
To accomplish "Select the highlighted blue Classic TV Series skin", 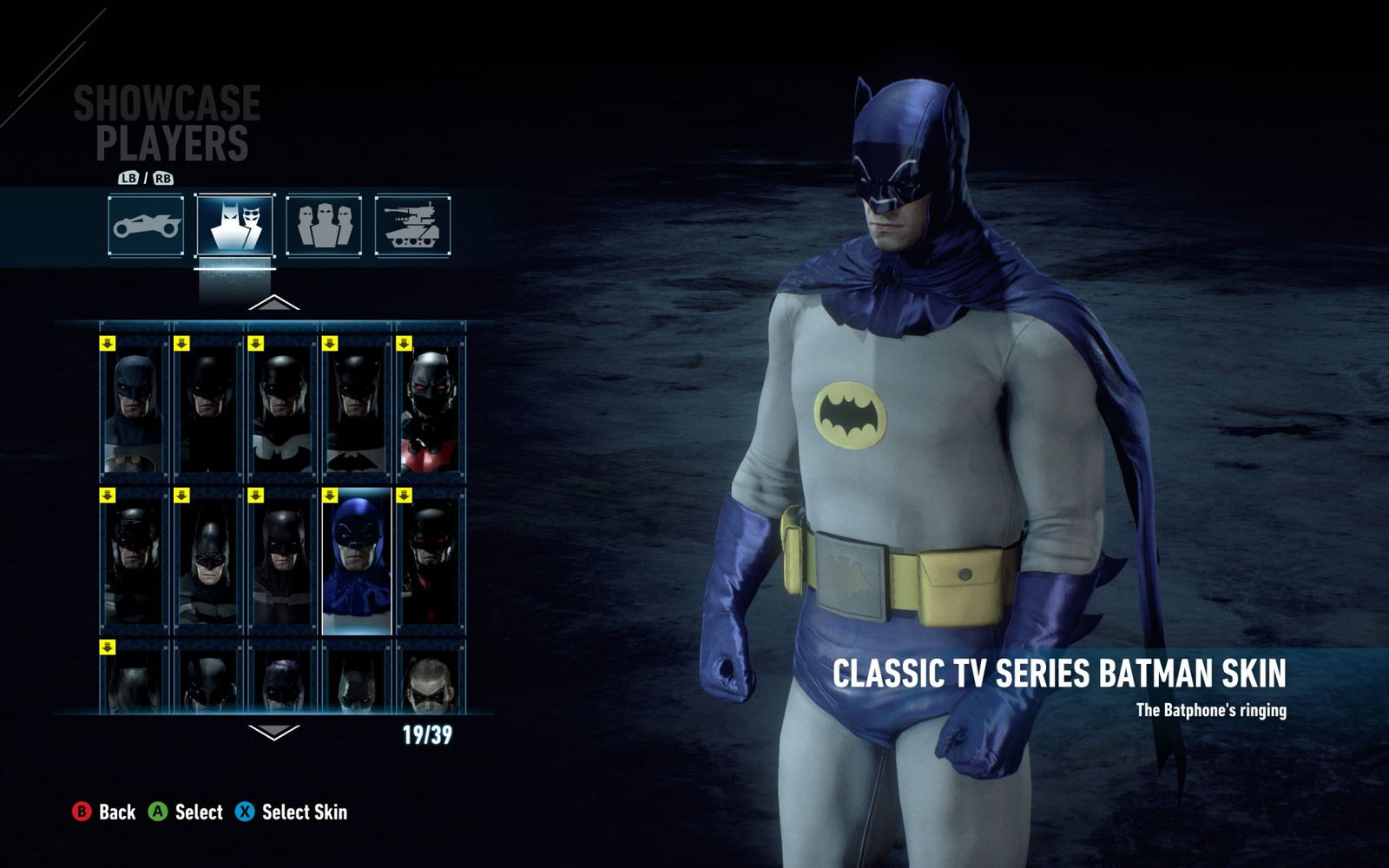I will [356, 560].
